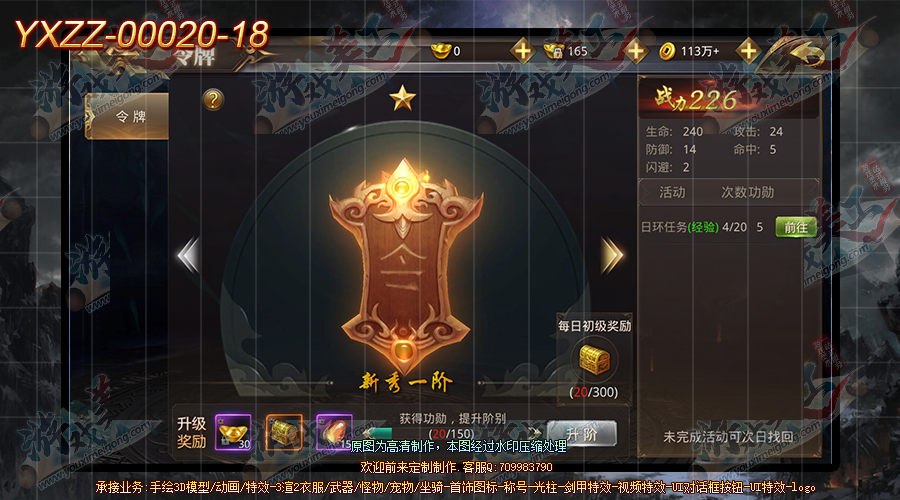Screen dimensions: 900x500
Task: Select the 令牌 tab on the left
Action: 126,117
